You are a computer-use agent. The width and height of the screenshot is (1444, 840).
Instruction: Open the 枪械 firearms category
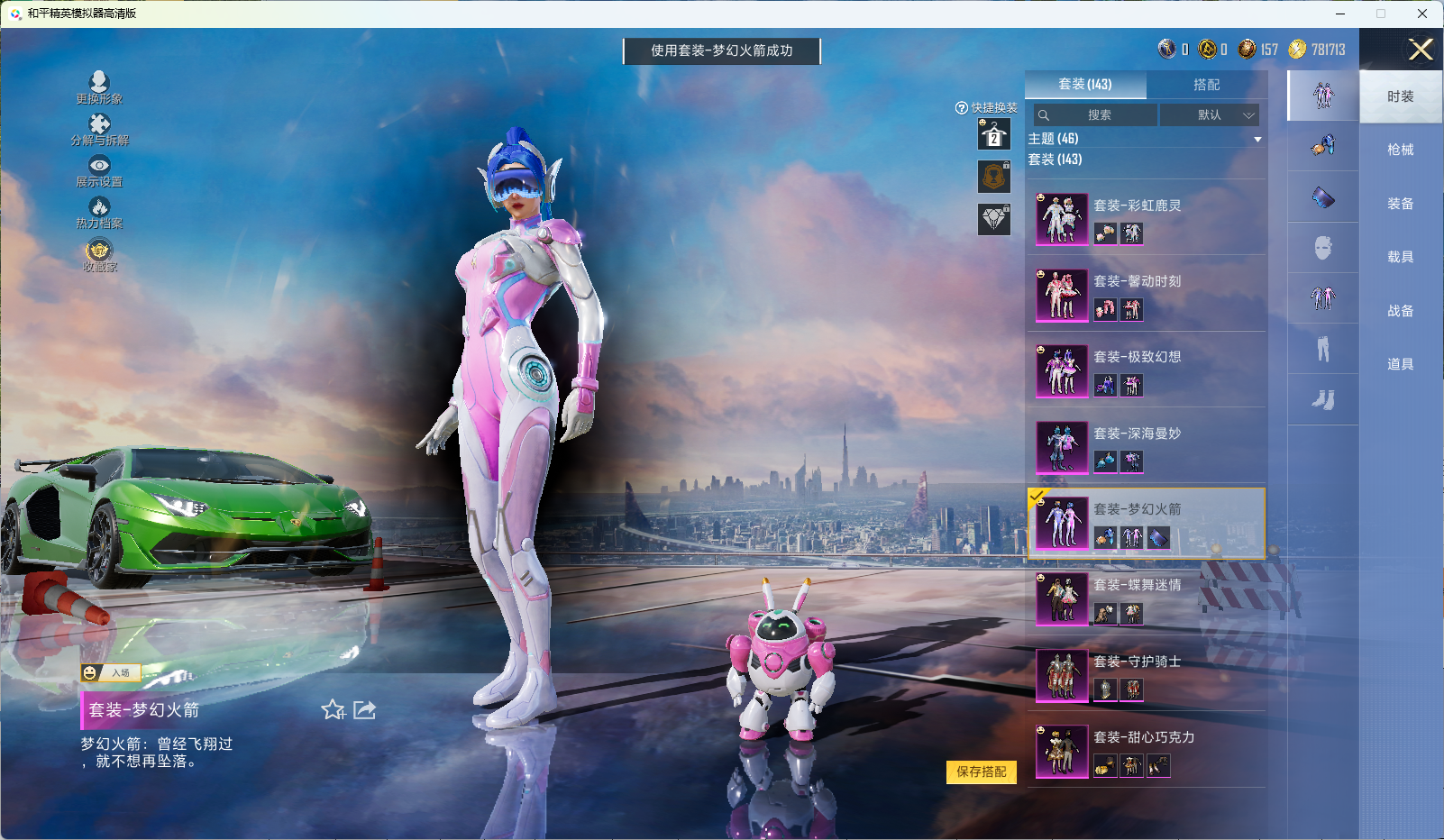click(1400, 150)
